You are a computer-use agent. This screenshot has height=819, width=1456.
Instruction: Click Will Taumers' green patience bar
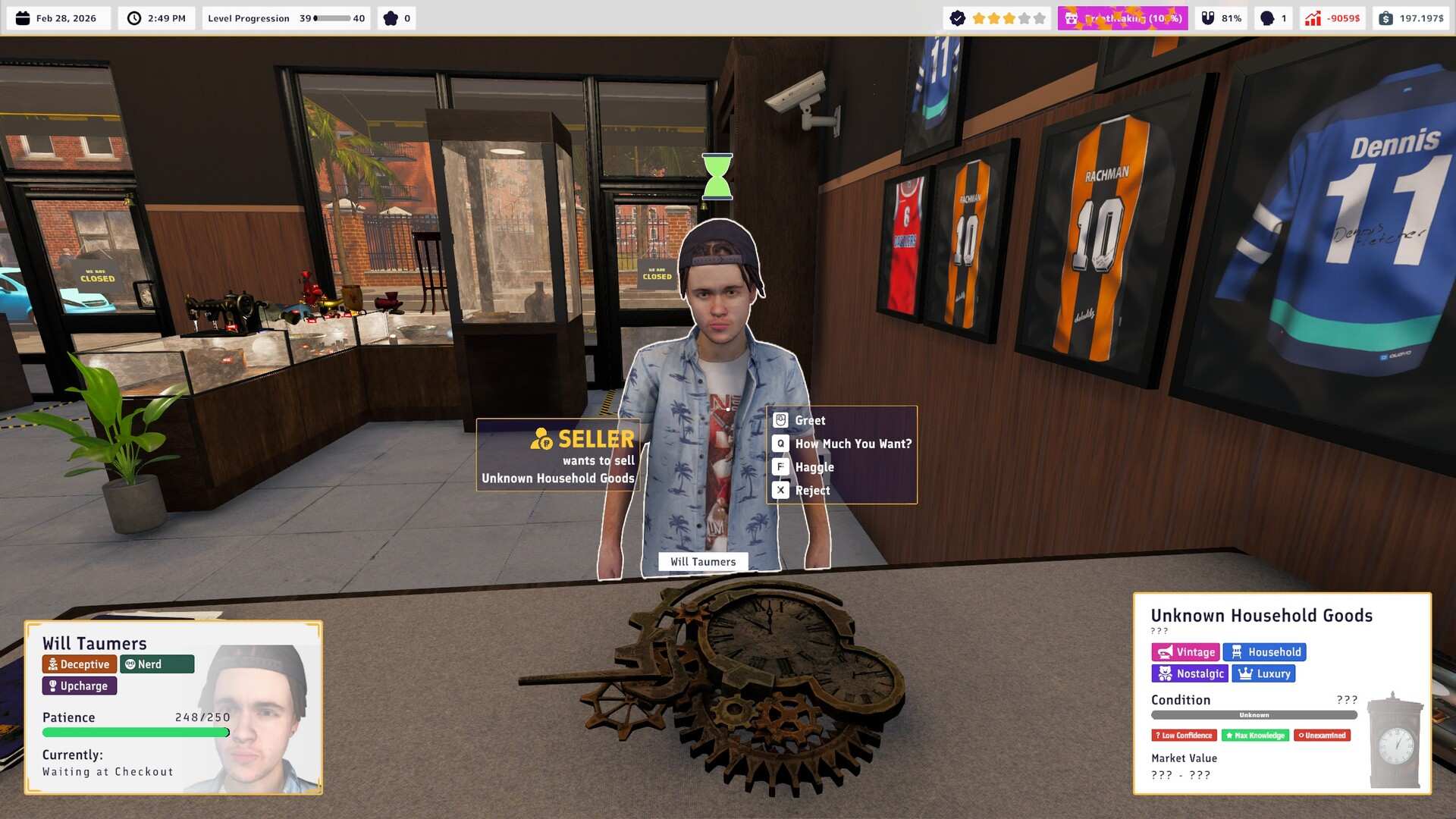[x=135, y=733]
